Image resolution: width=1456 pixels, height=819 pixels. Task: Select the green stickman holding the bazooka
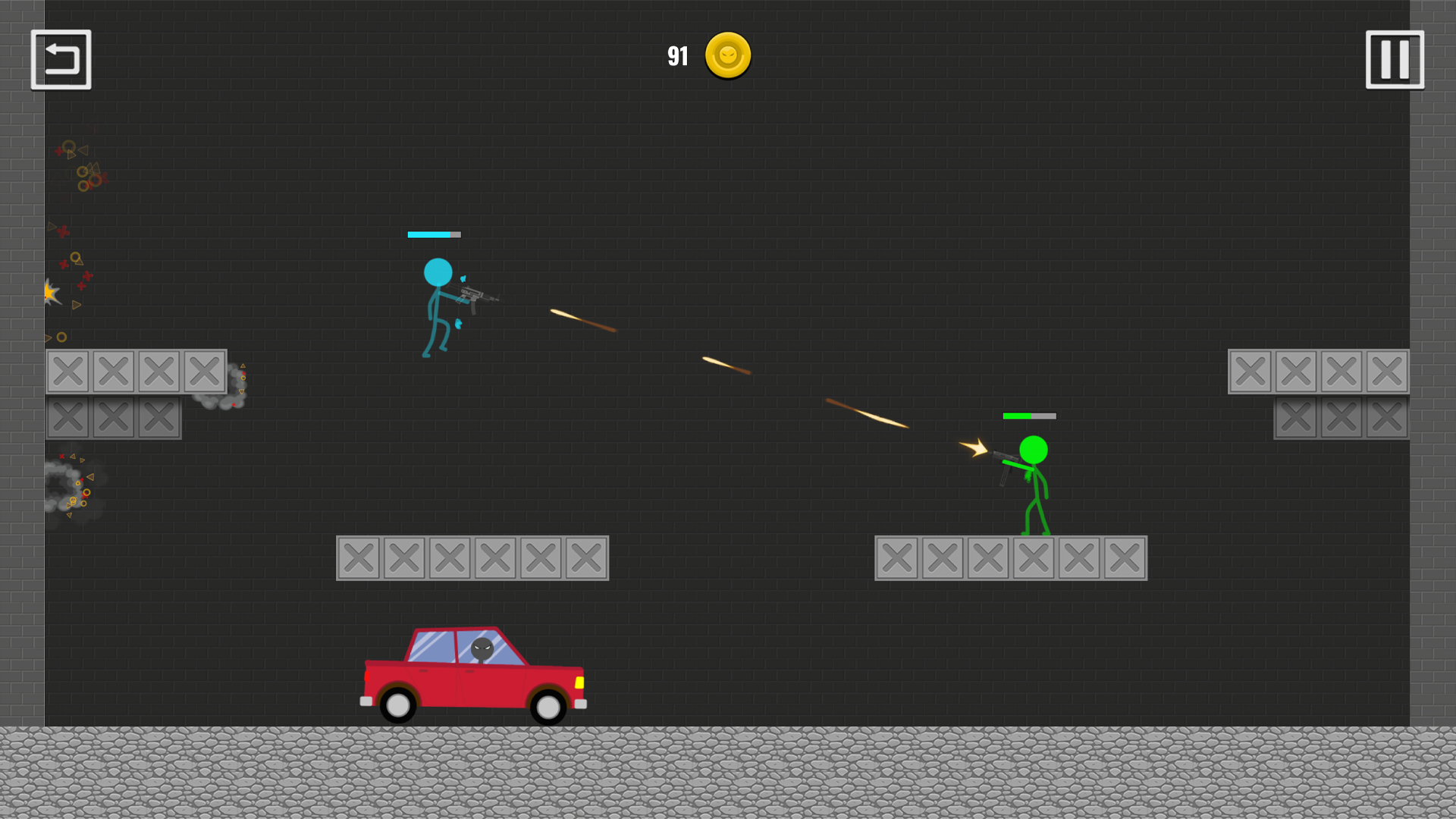coord(1035,478)
